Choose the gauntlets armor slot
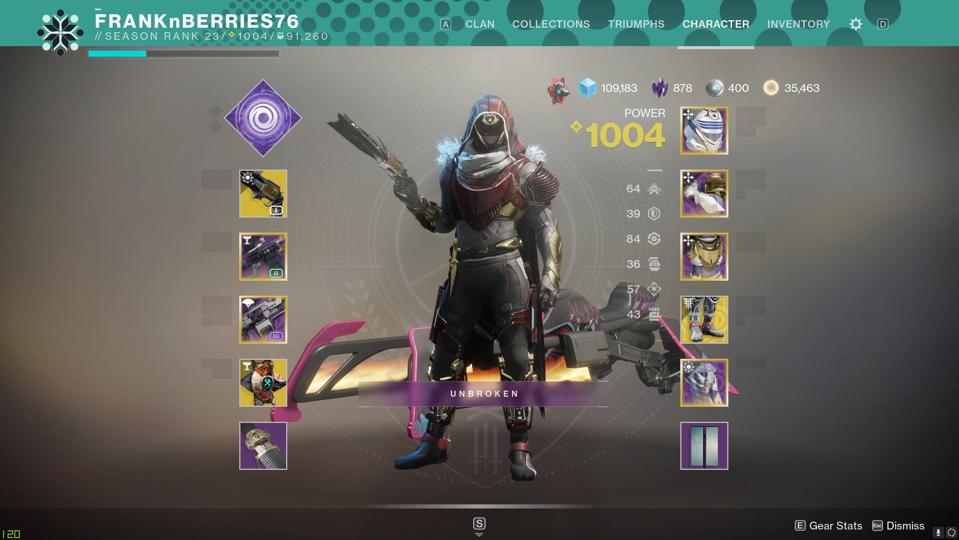The height and width of the screenshot is (540, 959). (704, 193)
